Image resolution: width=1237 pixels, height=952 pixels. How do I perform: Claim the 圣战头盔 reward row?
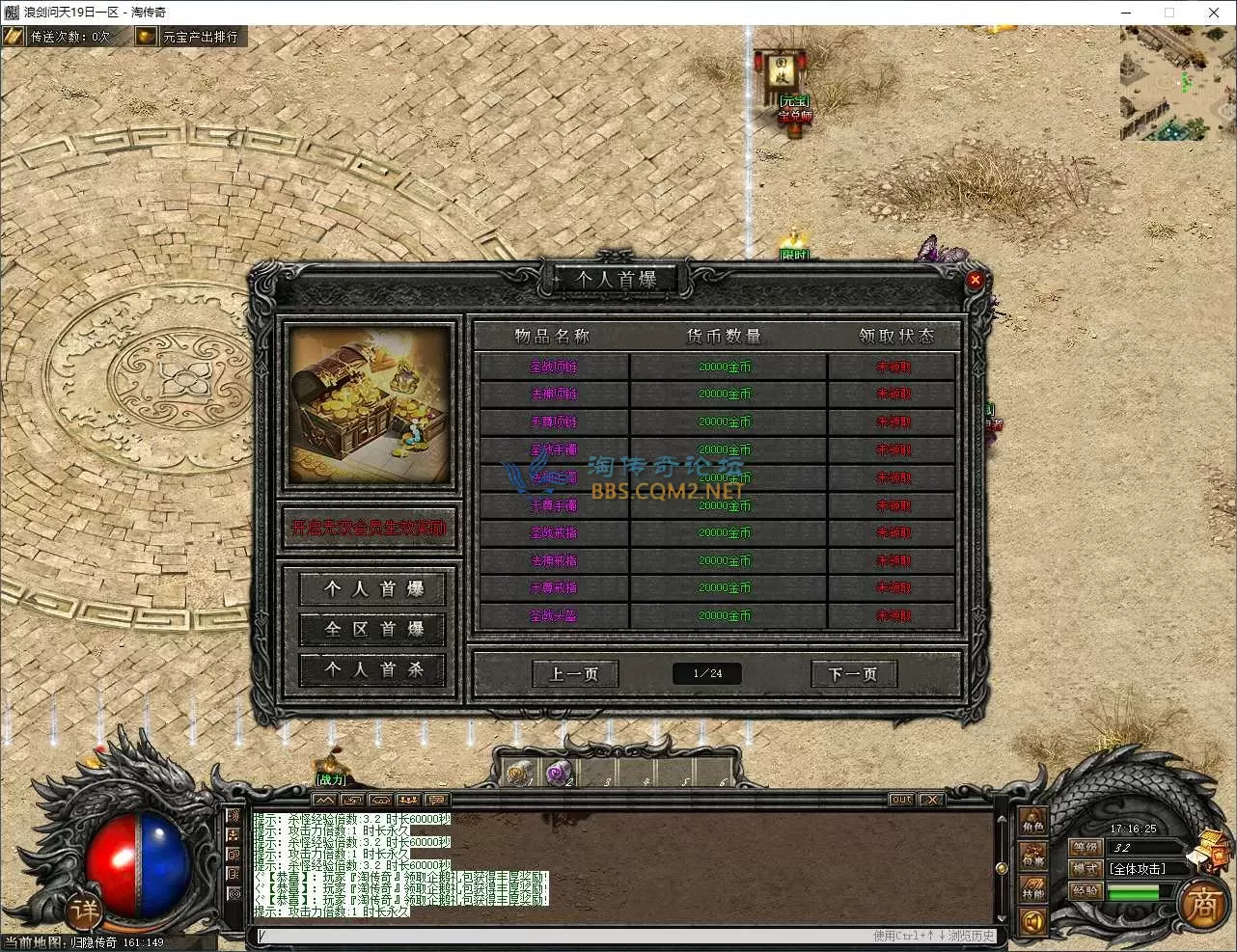tap(893, 615)
